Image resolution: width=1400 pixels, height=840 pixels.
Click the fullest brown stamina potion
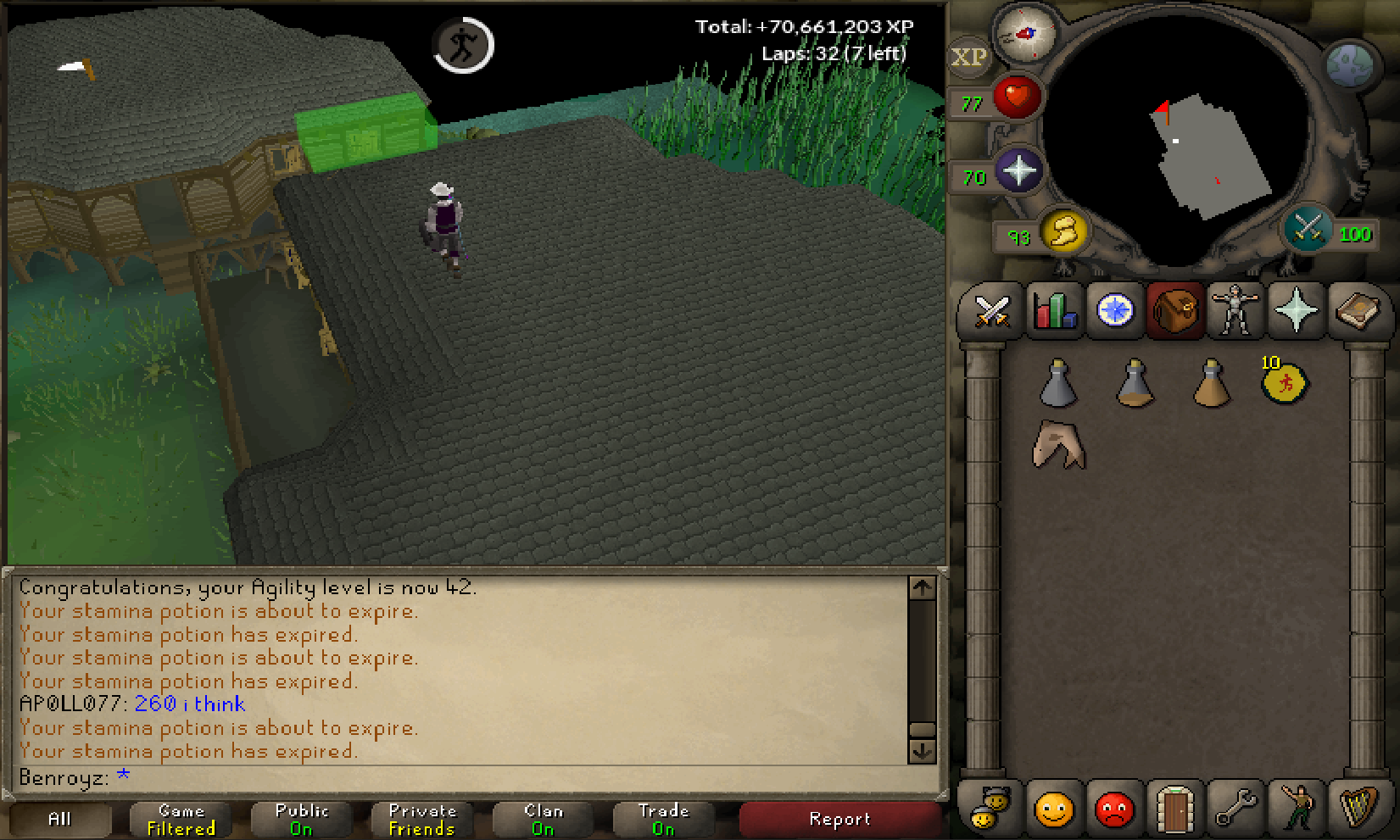1211,384
